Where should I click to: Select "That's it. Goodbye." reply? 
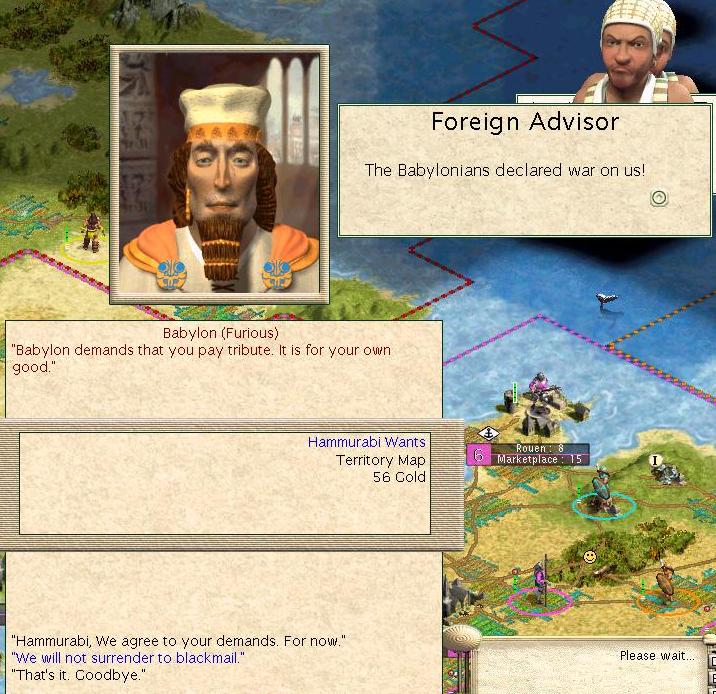78,675
